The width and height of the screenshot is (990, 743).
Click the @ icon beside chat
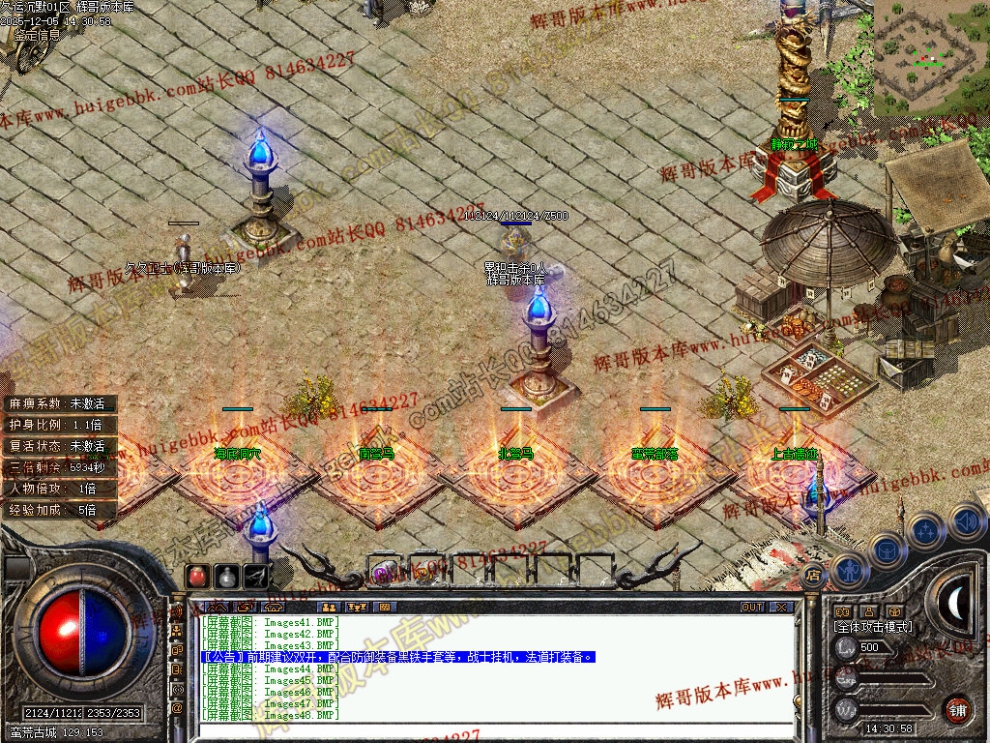178,708
